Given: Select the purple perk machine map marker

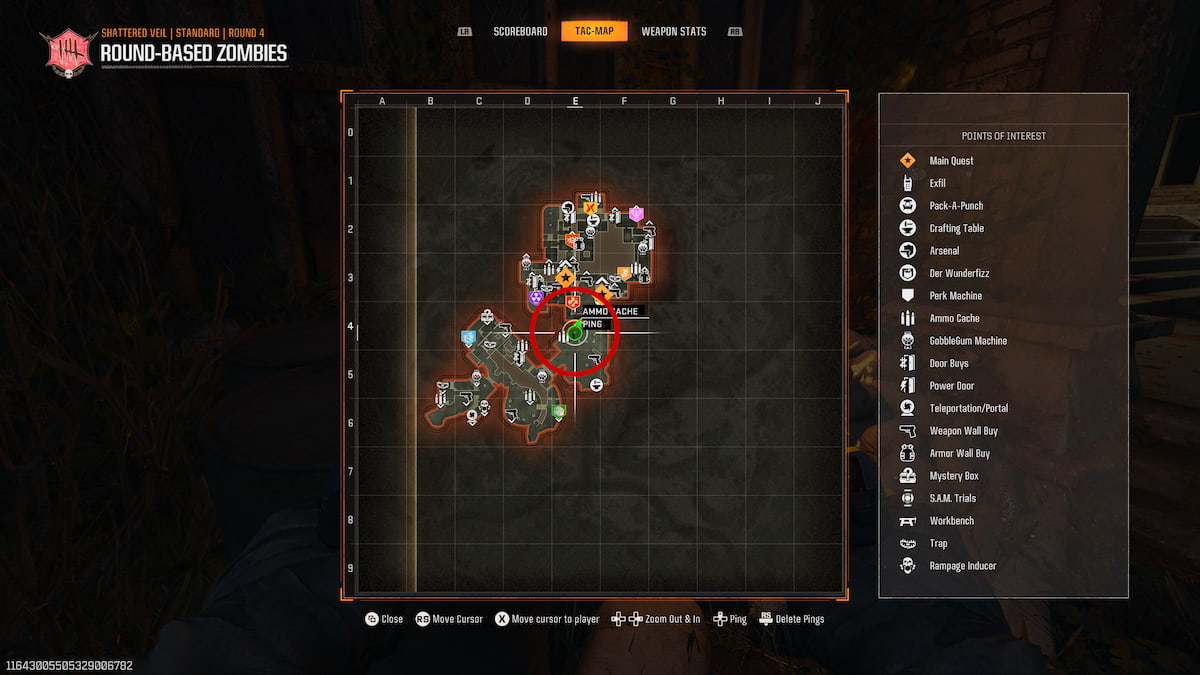Looking at the screenshot, I should tap(536, 297).
